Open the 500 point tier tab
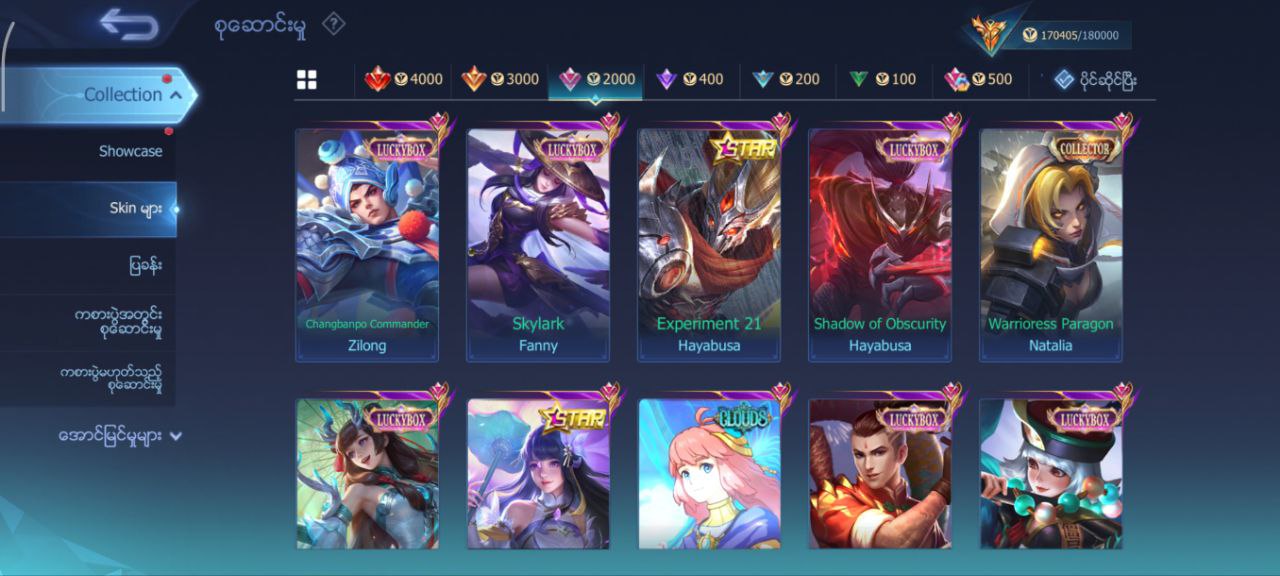 click(978, 79)
